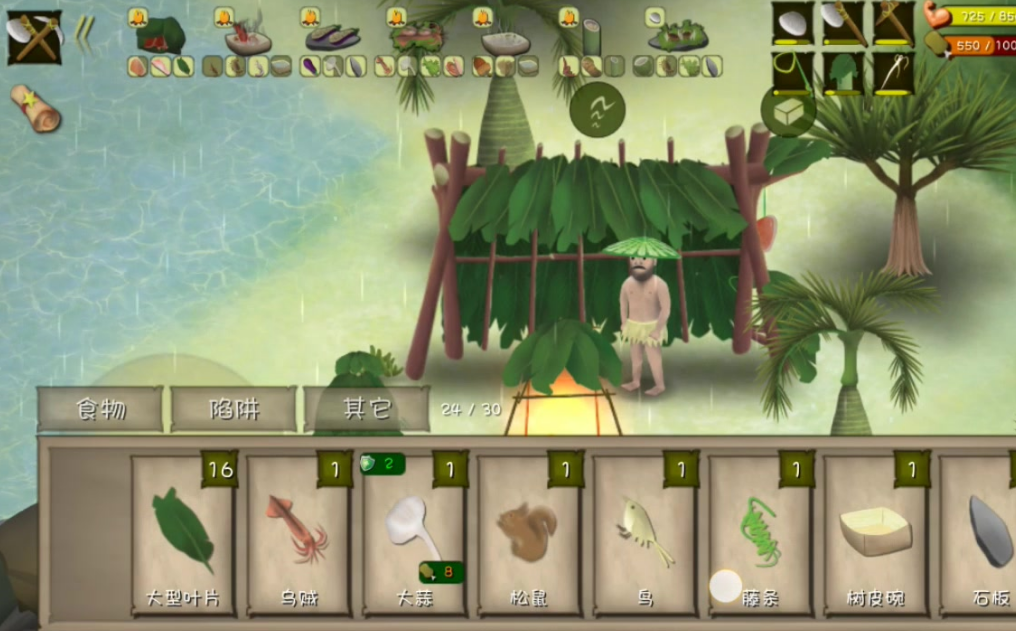The width and height of the screenshot is (1016, 631).
Task: Open the starred scroll icon
Action: (36, 107)
